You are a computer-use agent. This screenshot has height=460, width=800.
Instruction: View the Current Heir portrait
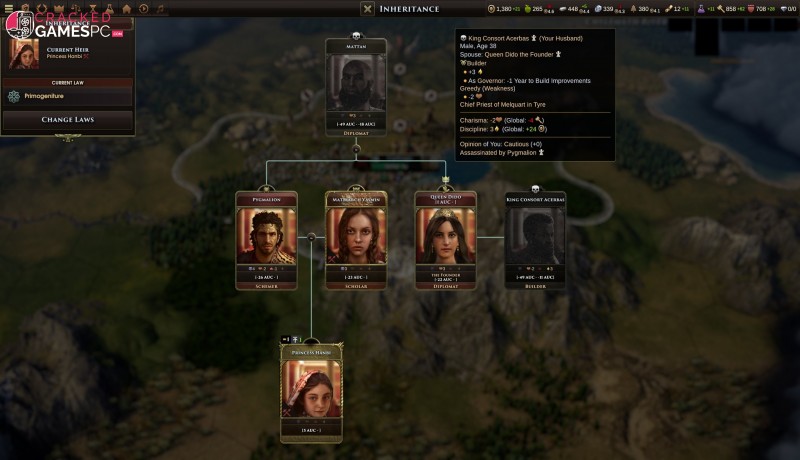(x=23, y=54)
